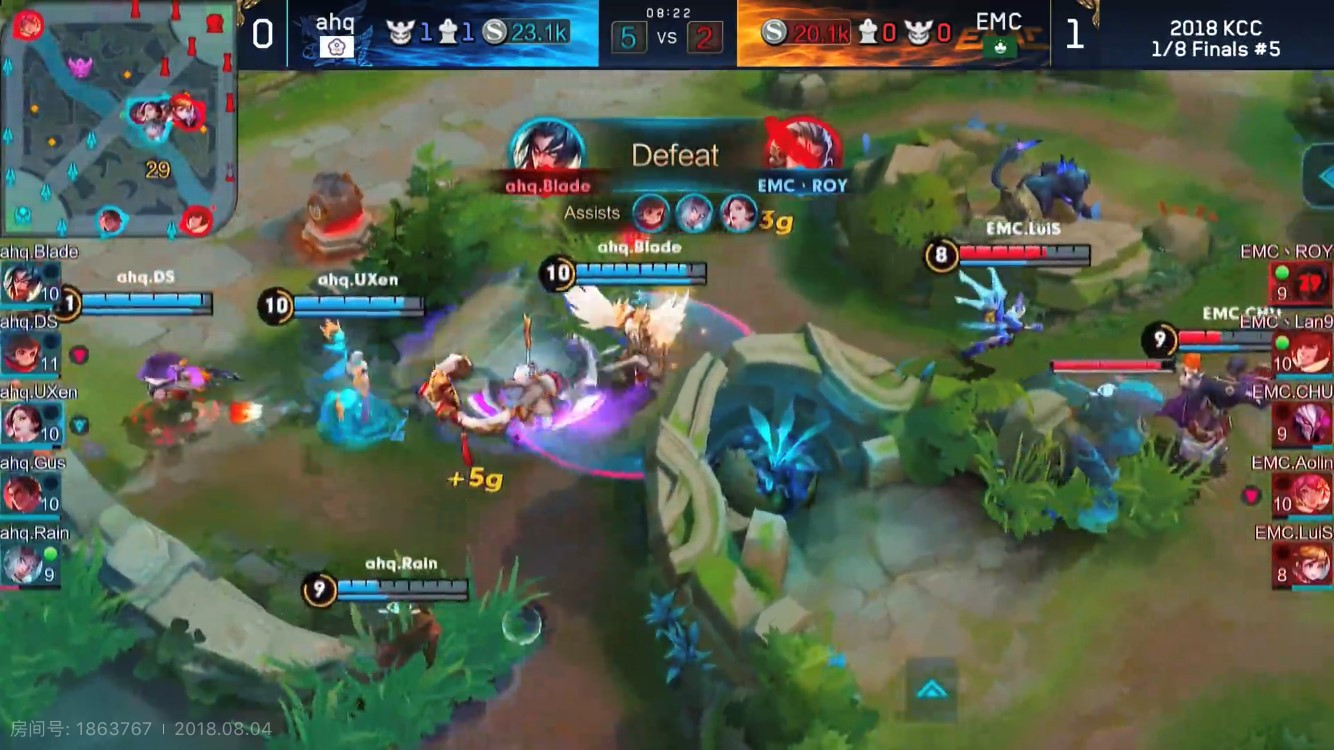Select ahq.Blade's portrait in the player list
Image resolution: width=1334 pixels, height=750 pixels.
(x=22, y=284)
